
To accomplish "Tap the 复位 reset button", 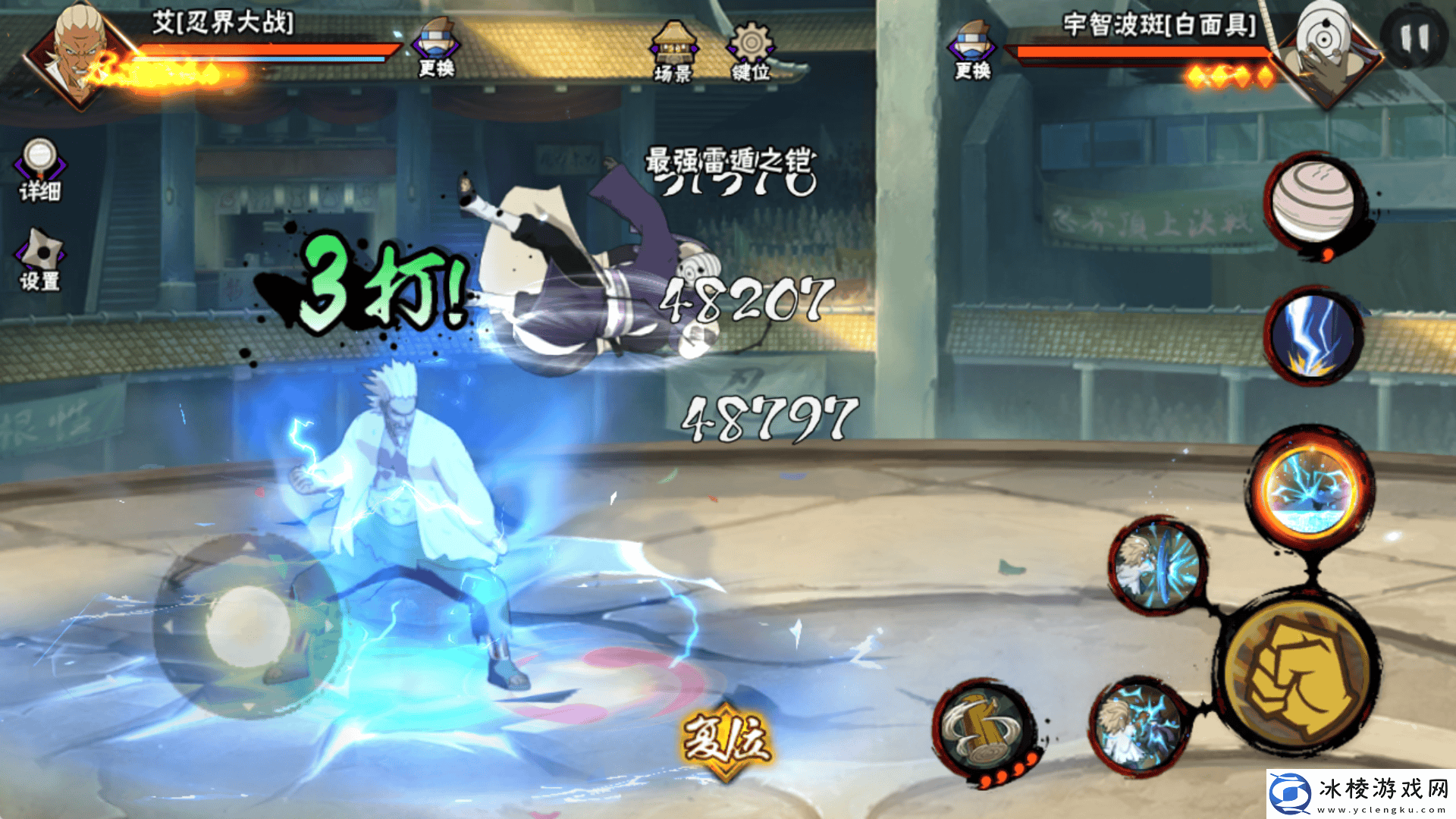I will point(726,741).
